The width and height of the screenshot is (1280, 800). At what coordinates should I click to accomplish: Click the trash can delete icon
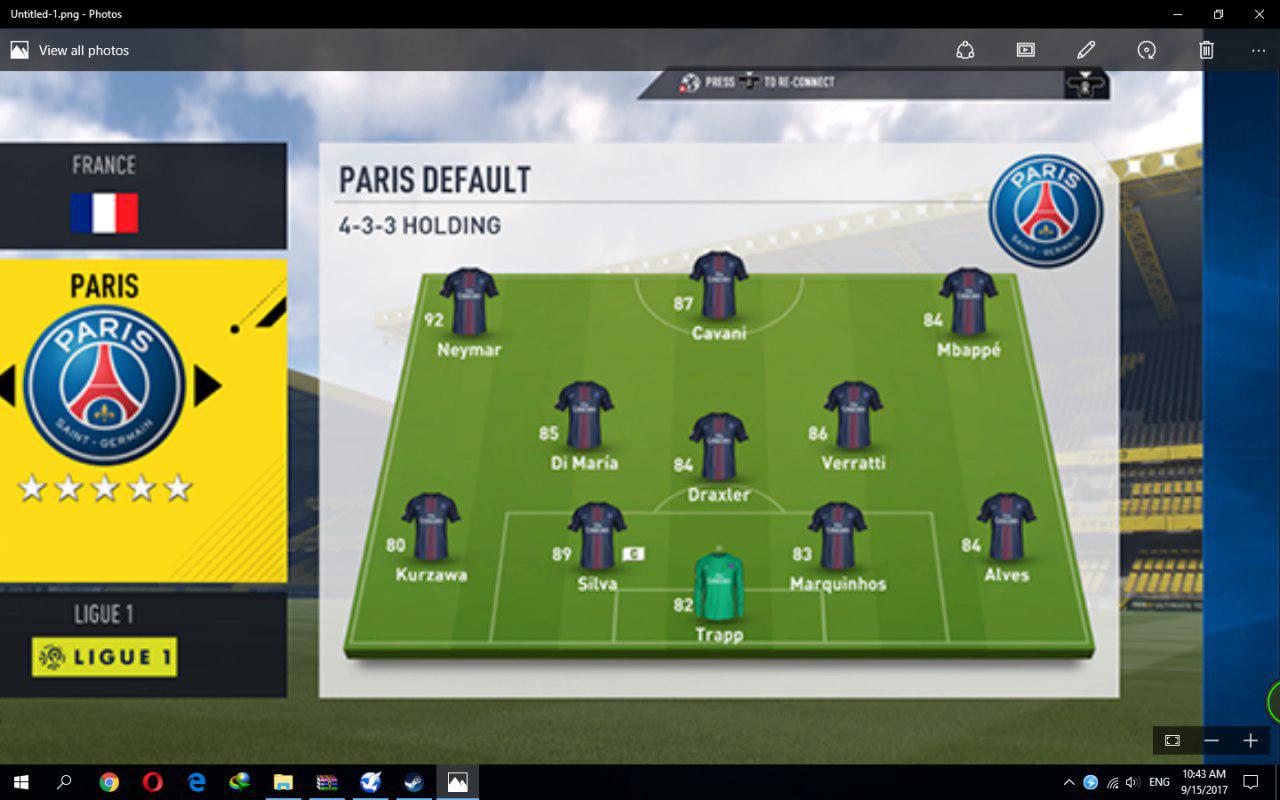tap(1207, 50)
